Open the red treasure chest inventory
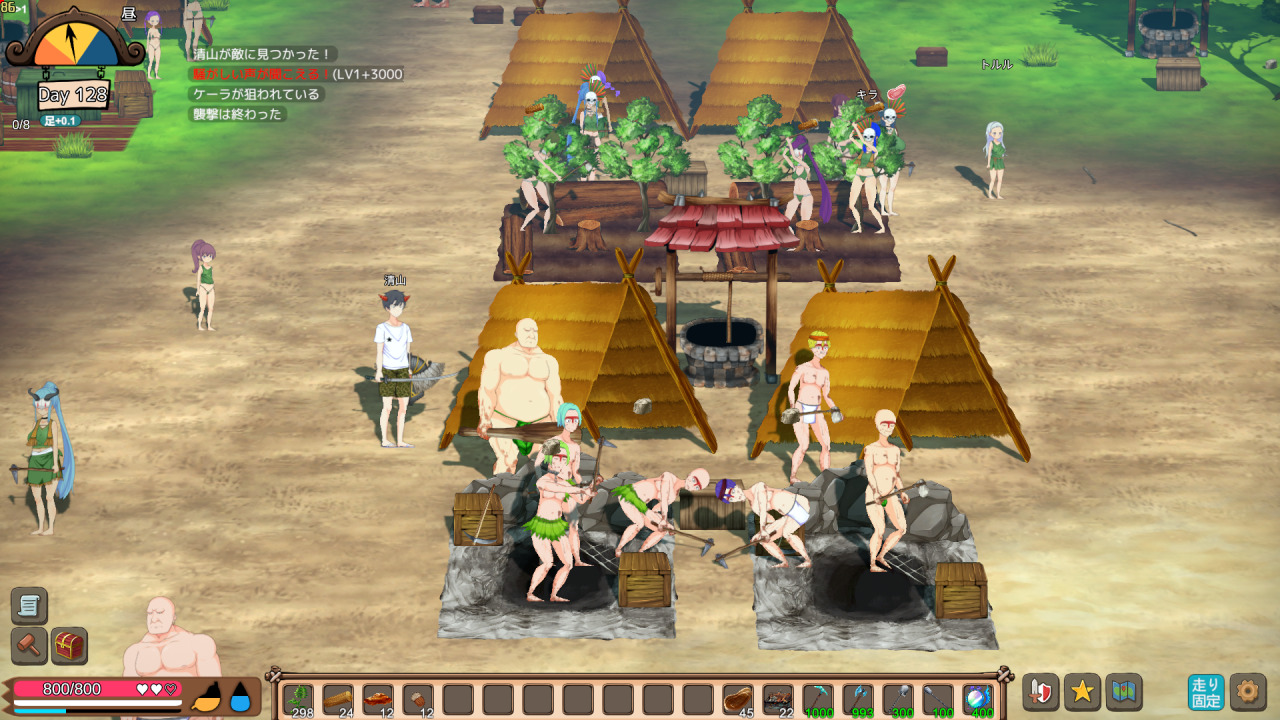The width and height of the screenshot is (1280, 720). [69, 646]
